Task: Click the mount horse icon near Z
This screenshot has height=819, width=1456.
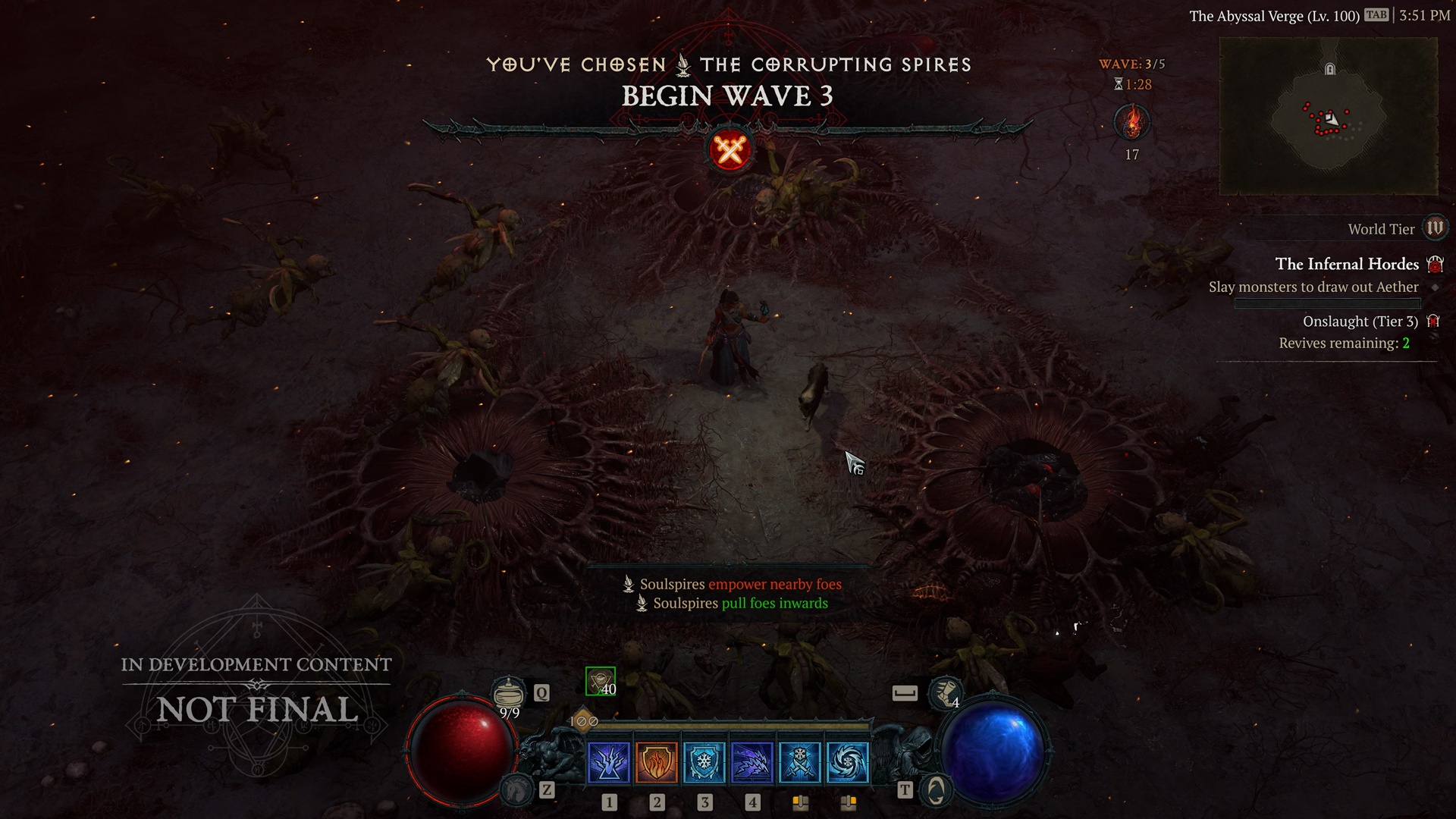Action: click(x=516, y=790)
